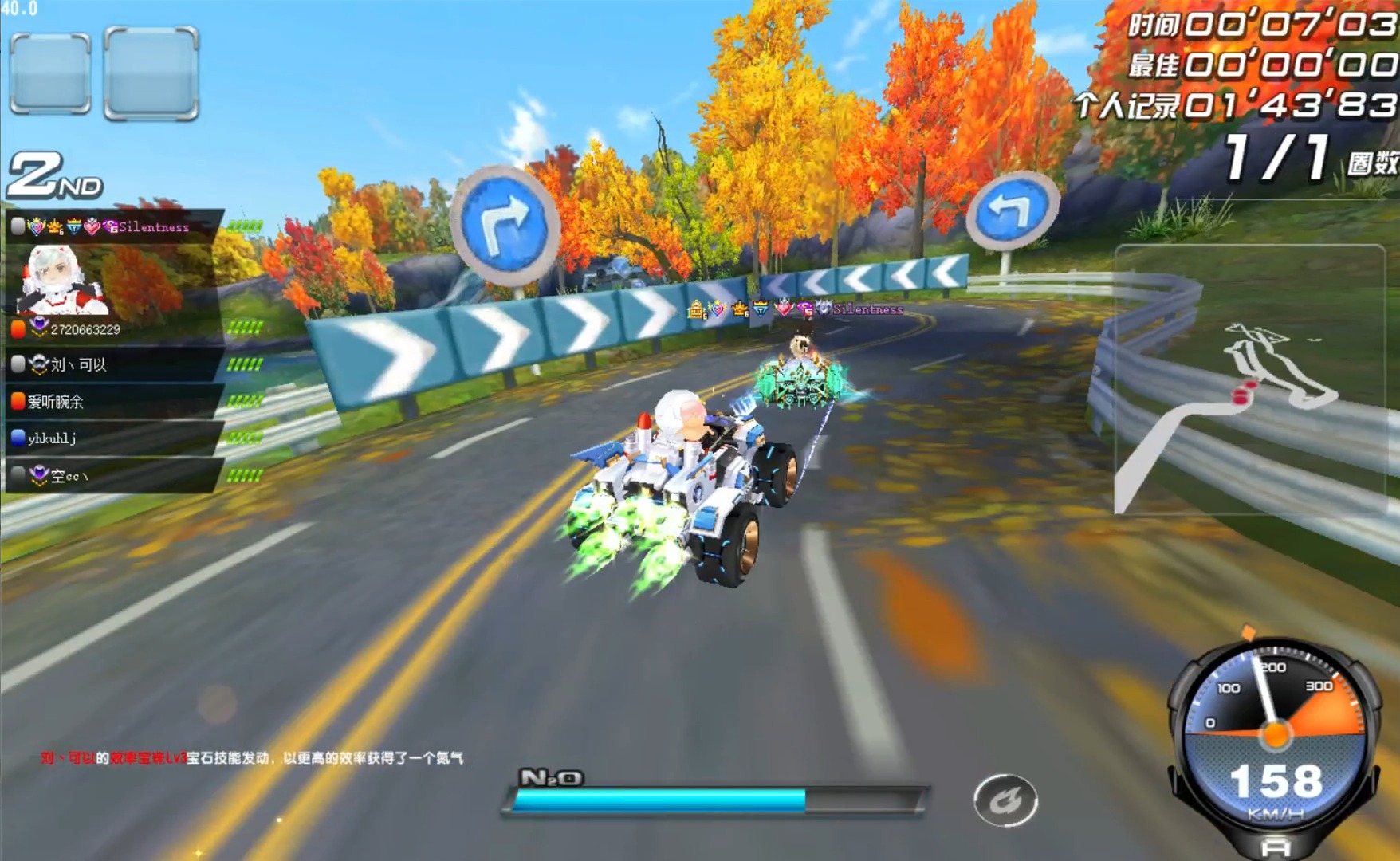Open the track minimap
This screenshot has width=1400, height=861.
coord(1249,379)
